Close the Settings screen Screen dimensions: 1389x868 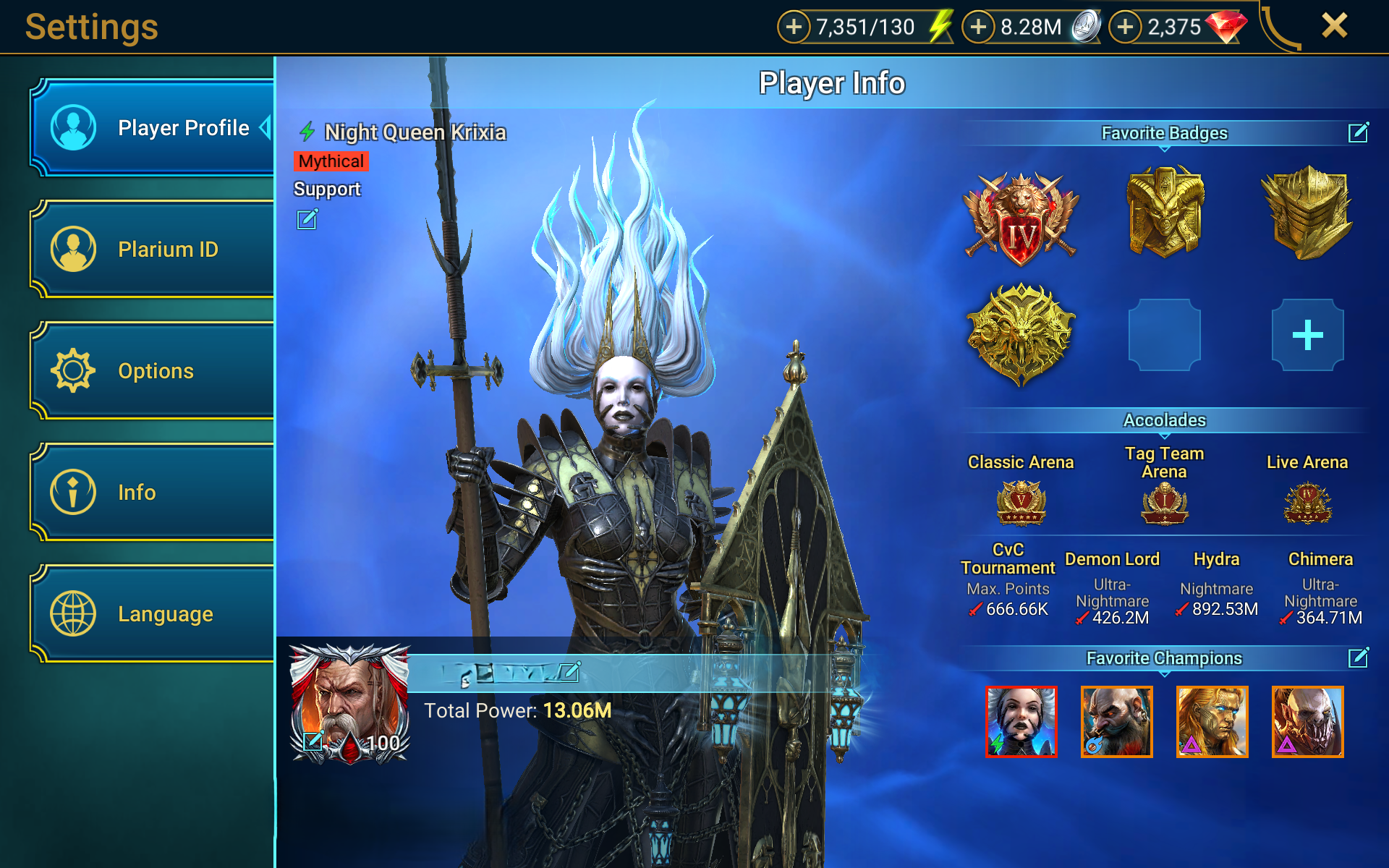tap(1334, 26)
